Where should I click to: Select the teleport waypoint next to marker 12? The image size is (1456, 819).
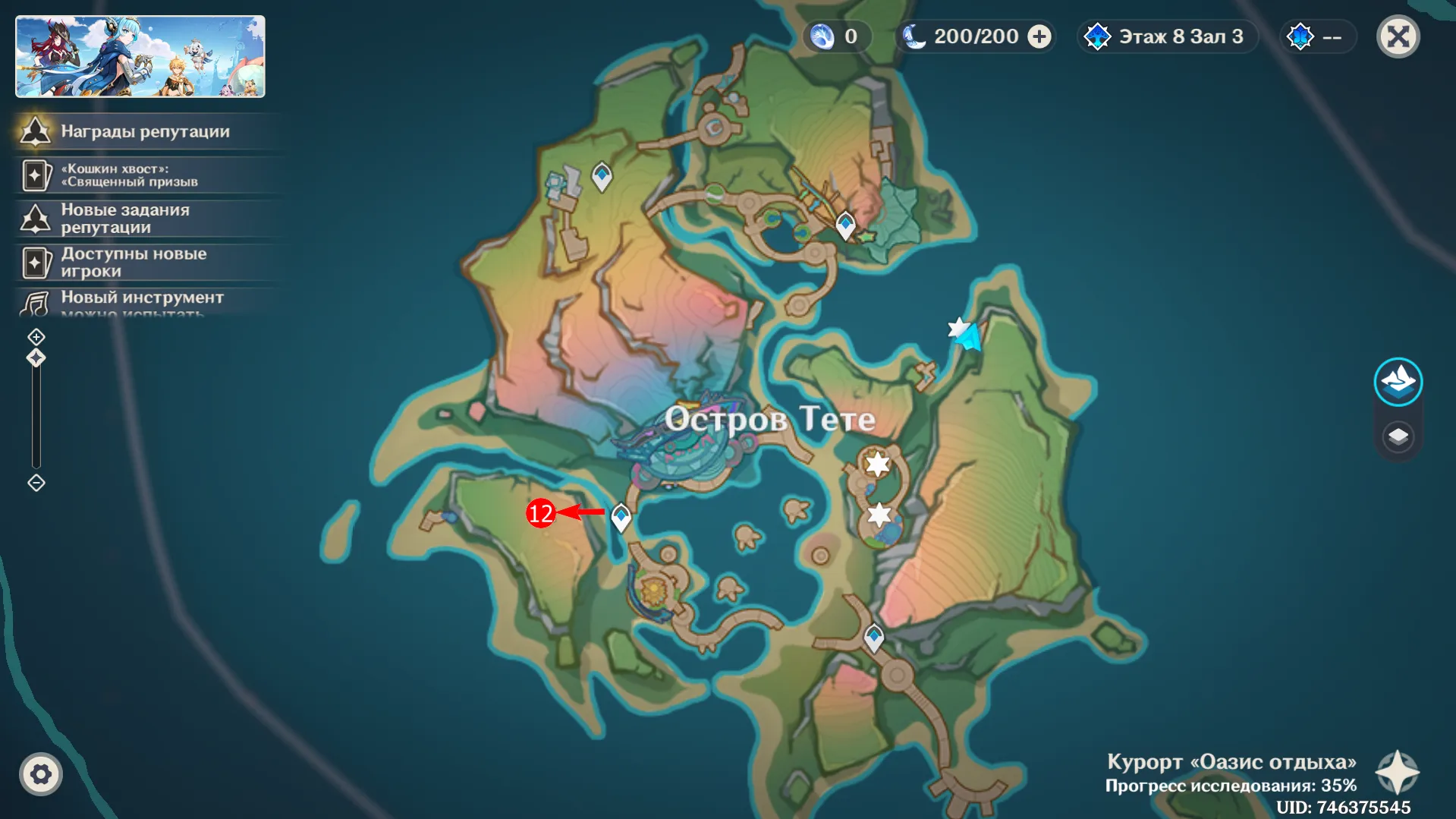(x=621, y=517)
